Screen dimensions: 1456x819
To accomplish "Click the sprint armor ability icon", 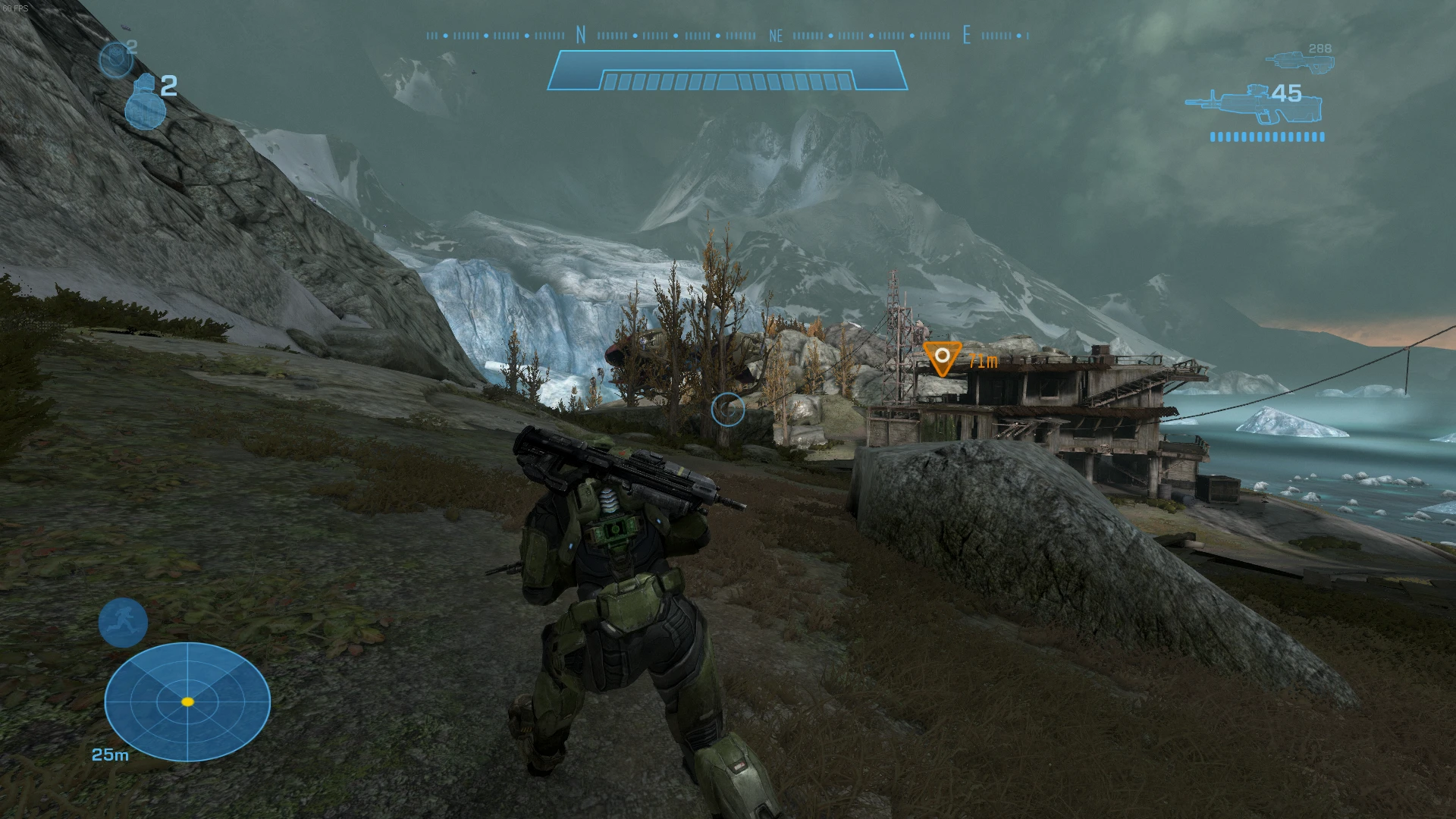I will 122,623.
